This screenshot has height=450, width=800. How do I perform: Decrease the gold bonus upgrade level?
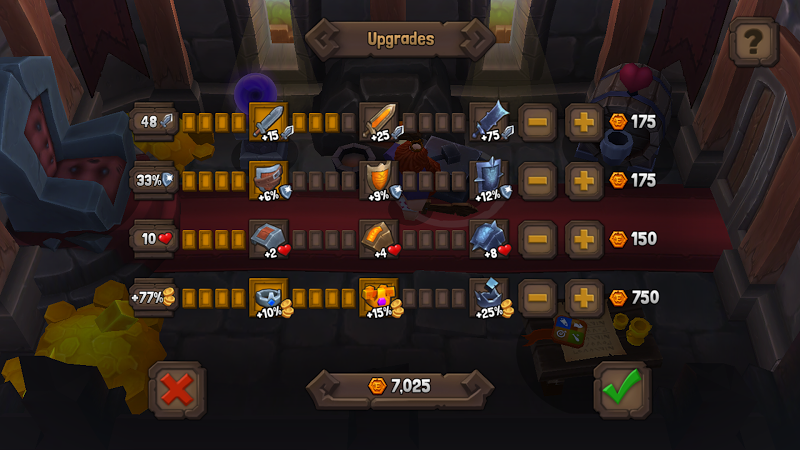[537, 297]
